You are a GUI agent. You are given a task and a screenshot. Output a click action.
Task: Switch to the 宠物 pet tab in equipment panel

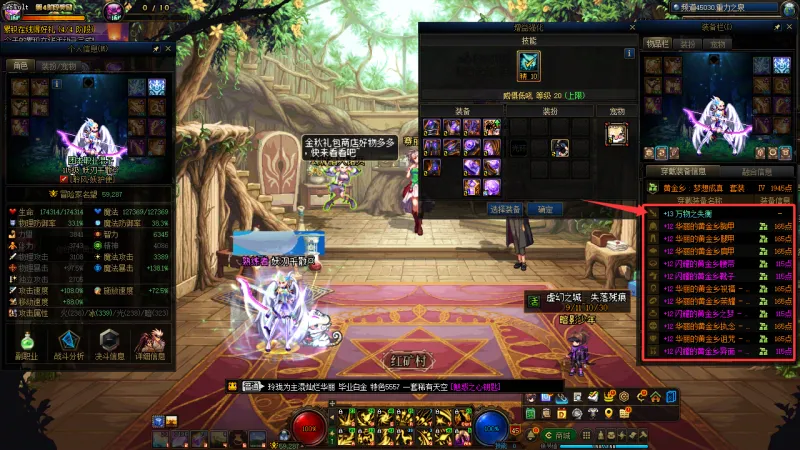(717, 44)
